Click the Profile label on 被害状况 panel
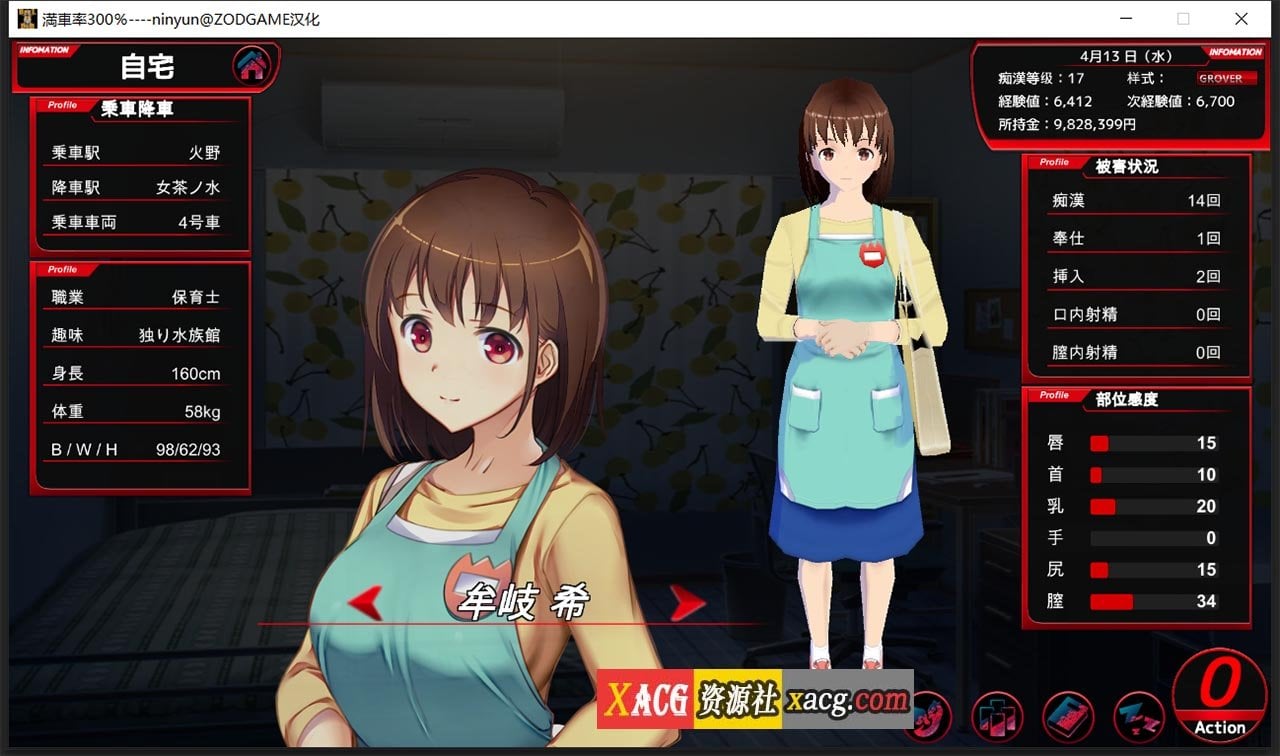The height and width of the screenshot is (756, 1280). coord(1054,162)
